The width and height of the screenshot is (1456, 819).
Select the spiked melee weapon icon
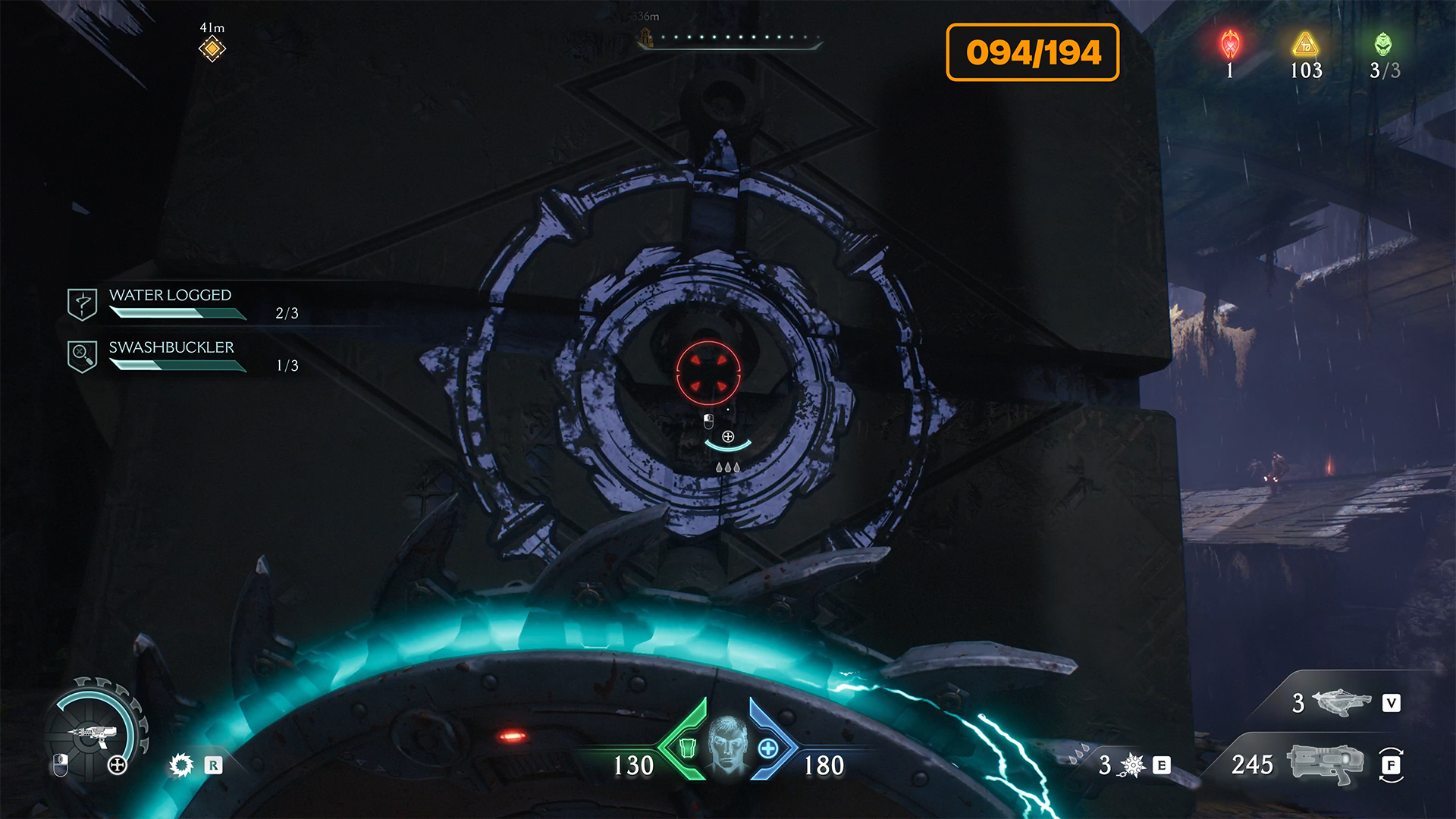1133,765
